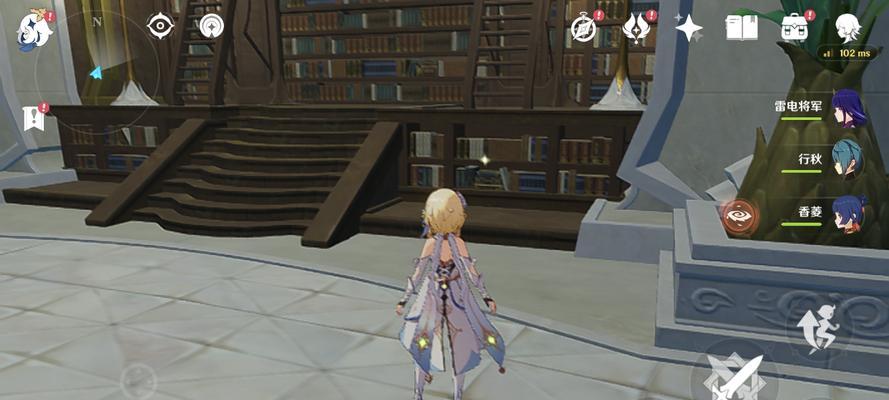Tap the sword attack button

pyautogui.click(x=735, y=377)
